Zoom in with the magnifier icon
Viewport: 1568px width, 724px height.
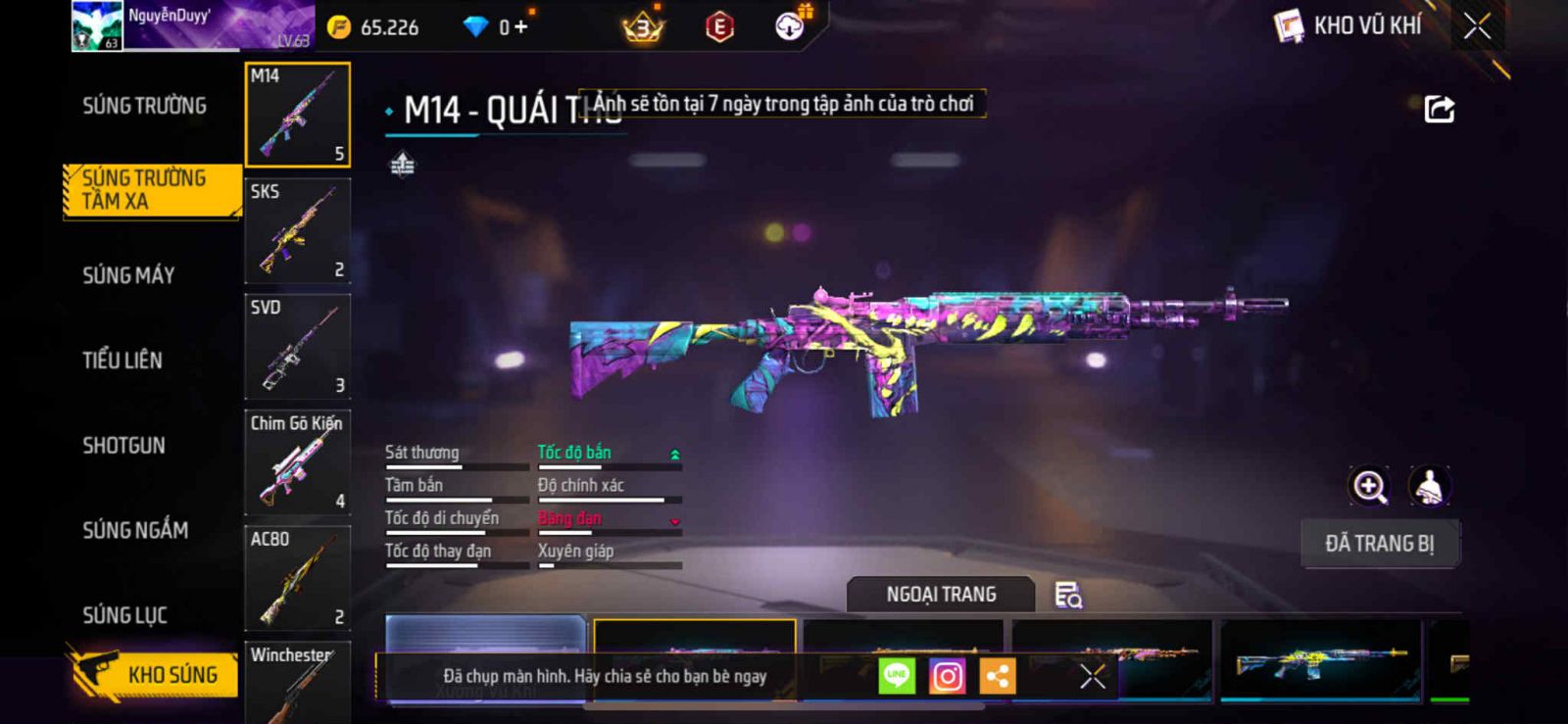1370,486
